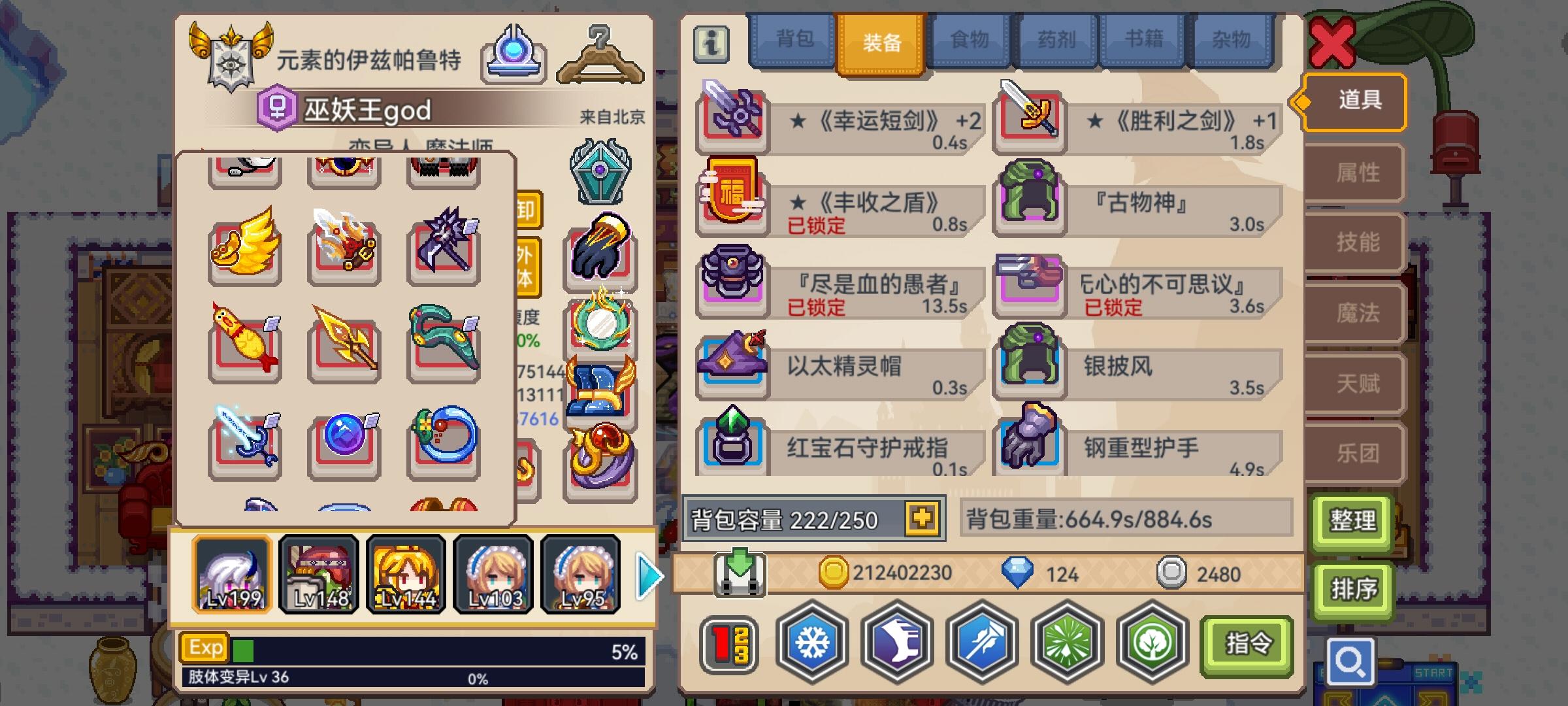Screen dimensions: 1568x706
Task: Click the green download/deposit icon above currencies
Action: tap(742, 572)
